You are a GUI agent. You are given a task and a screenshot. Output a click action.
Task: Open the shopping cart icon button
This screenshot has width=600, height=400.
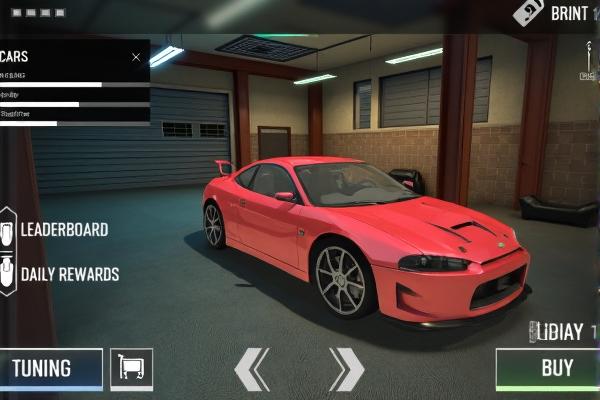pos(131,369)
